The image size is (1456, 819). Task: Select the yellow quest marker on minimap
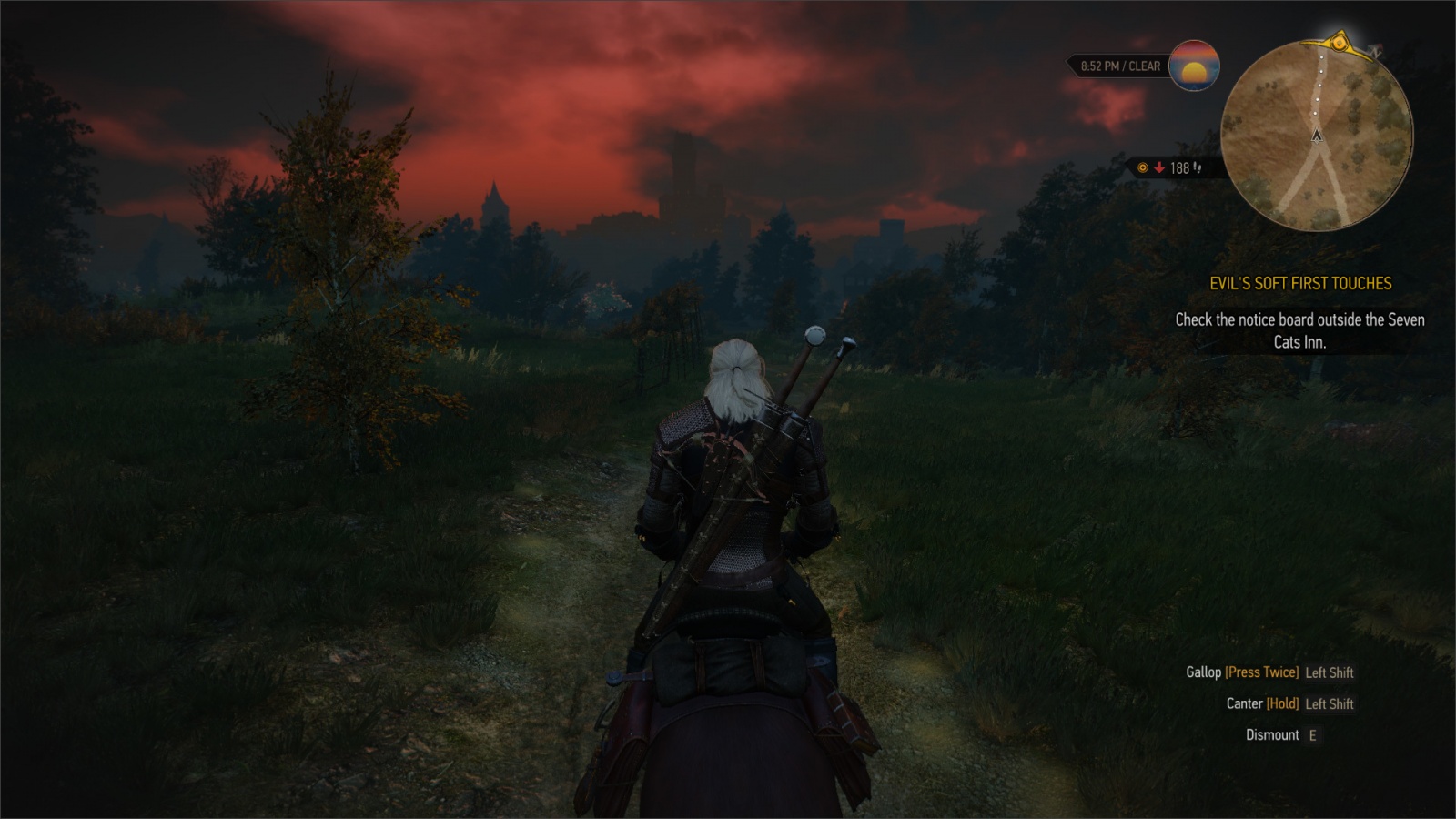tap(1339, 42)
